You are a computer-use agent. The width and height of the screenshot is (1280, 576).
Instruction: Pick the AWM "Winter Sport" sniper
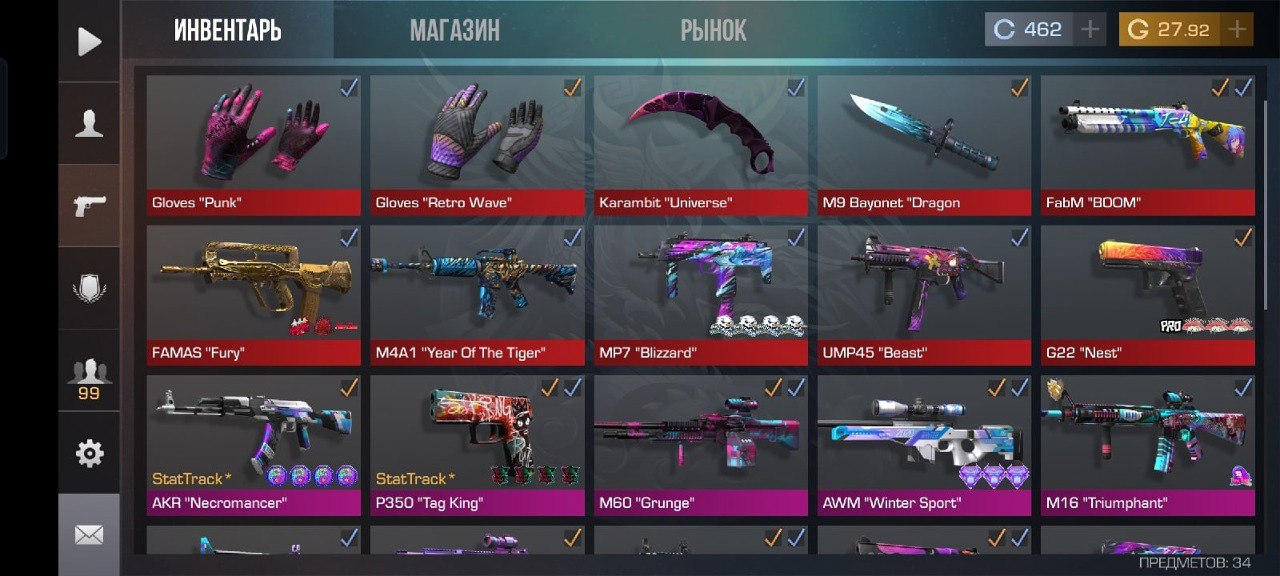click(924, 440)
